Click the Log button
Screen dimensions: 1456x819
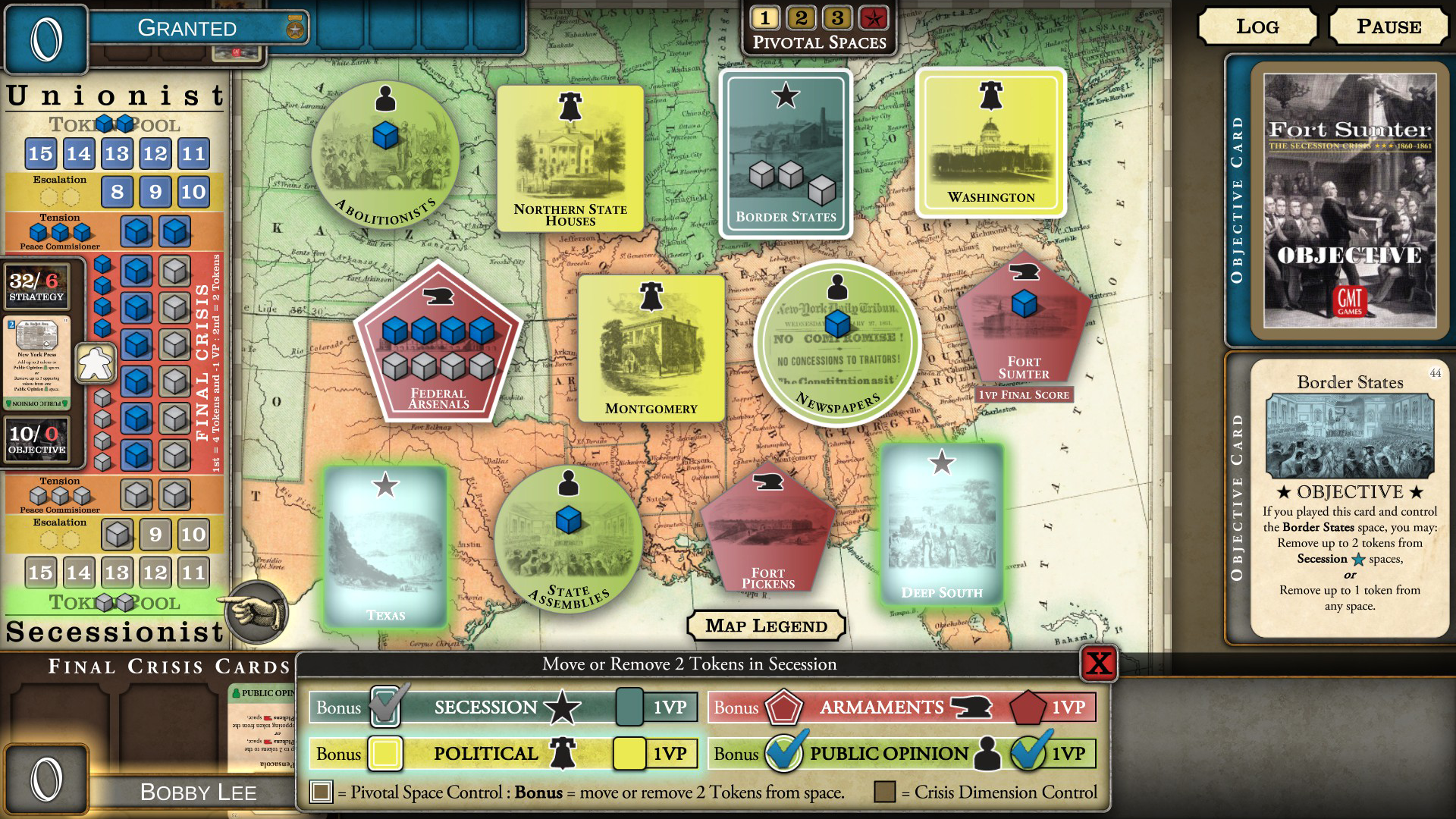tap(1257, 26)
